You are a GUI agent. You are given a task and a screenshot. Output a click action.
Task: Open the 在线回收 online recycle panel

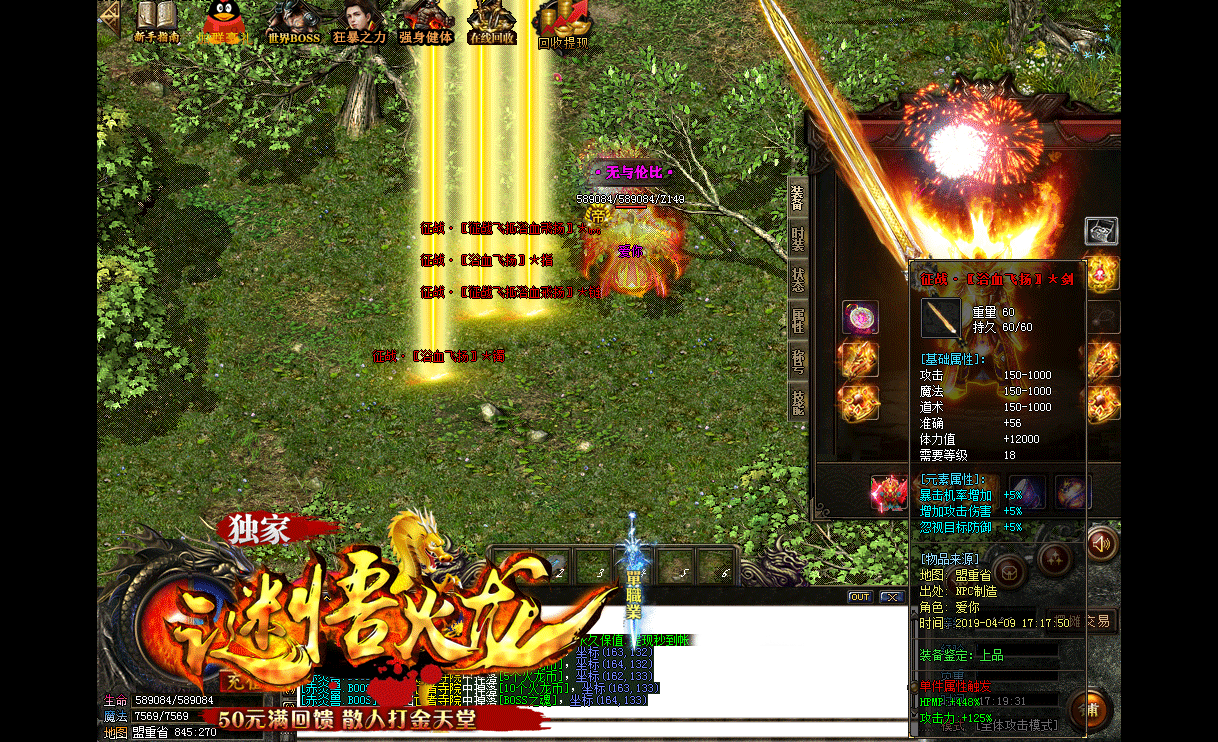(x=492, y=21)
